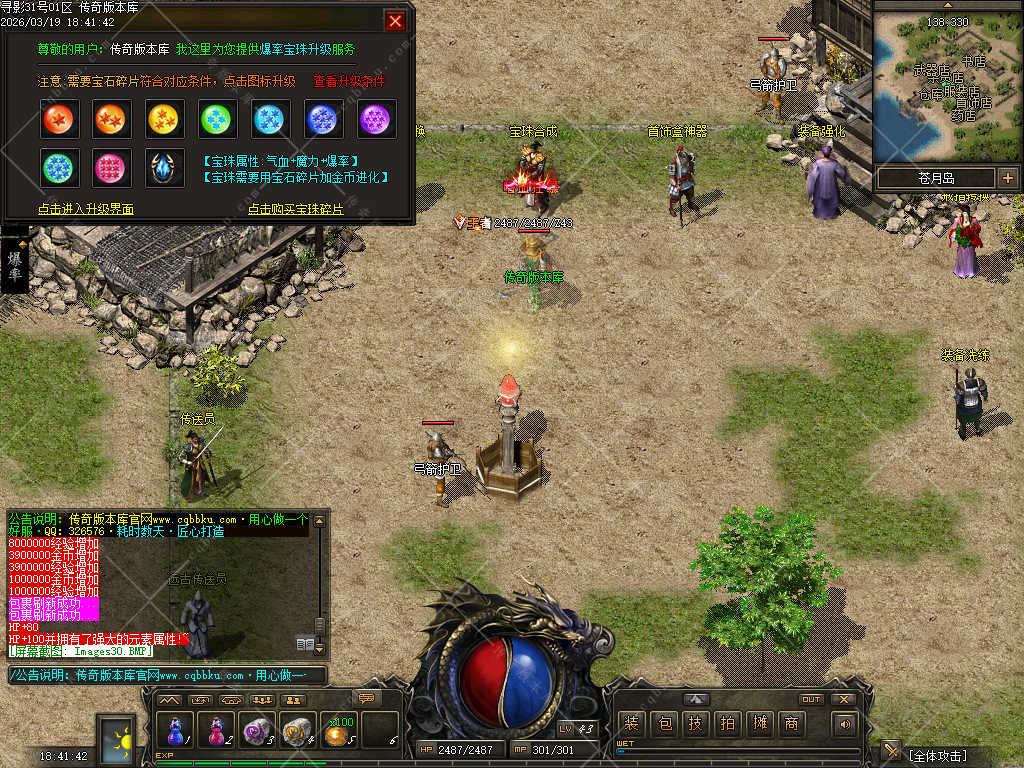This screenshot has width=1024, height=768.
Task: Open the equipment panel with 装 button
Action: pos(632,723)
